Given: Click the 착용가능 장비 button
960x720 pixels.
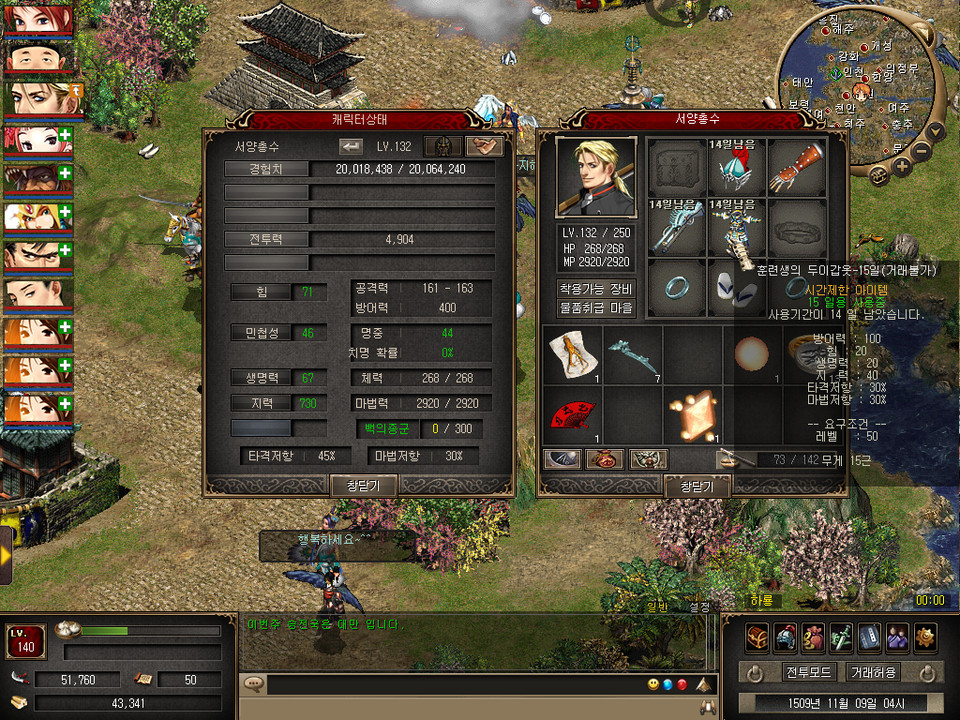Looking at the screenshot, I should [x=596, y=288].
